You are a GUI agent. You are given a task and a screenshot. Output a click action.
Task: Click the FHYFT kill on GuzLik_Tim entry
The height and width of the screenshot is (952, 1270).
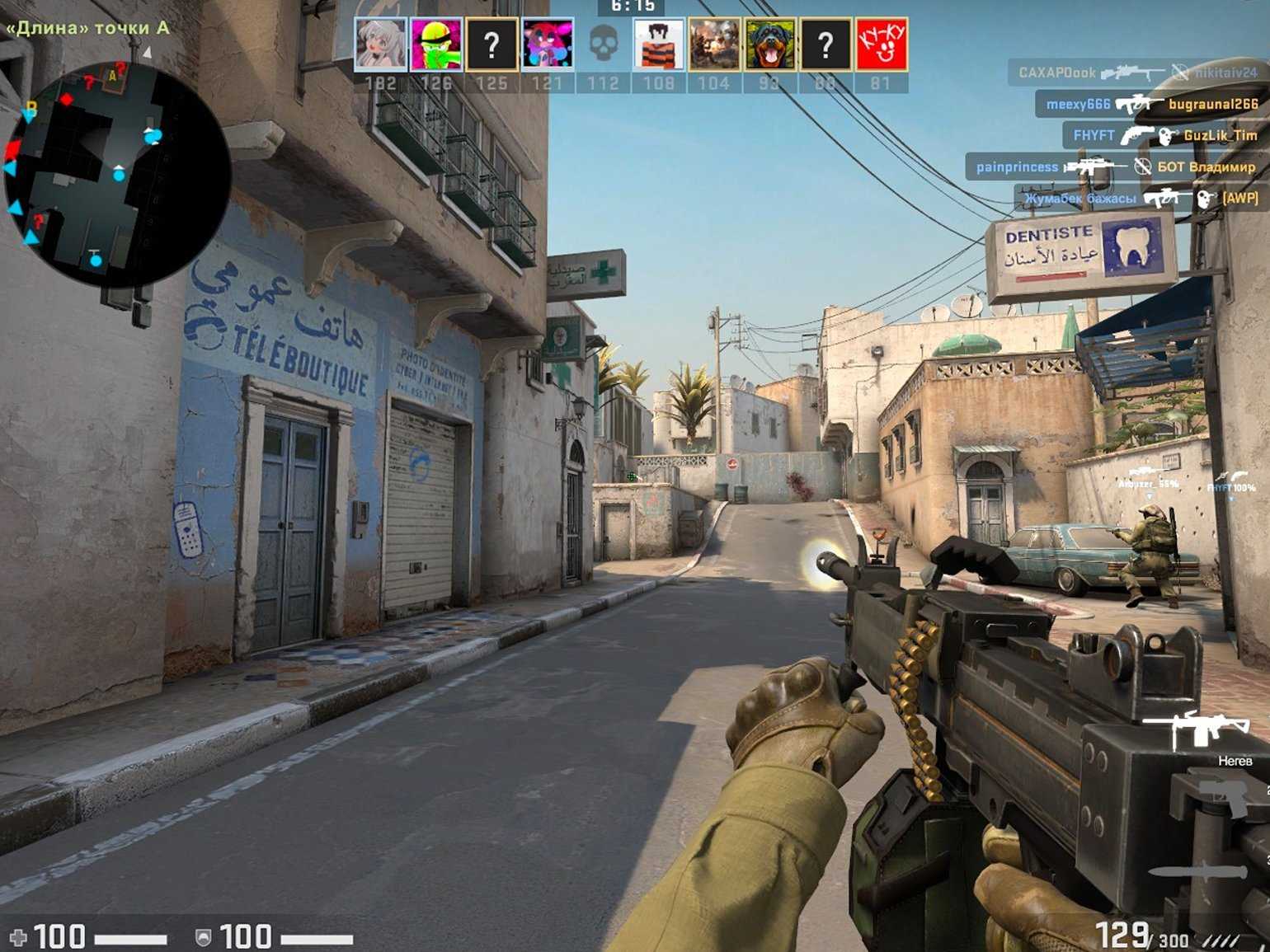coord(1163,135)
